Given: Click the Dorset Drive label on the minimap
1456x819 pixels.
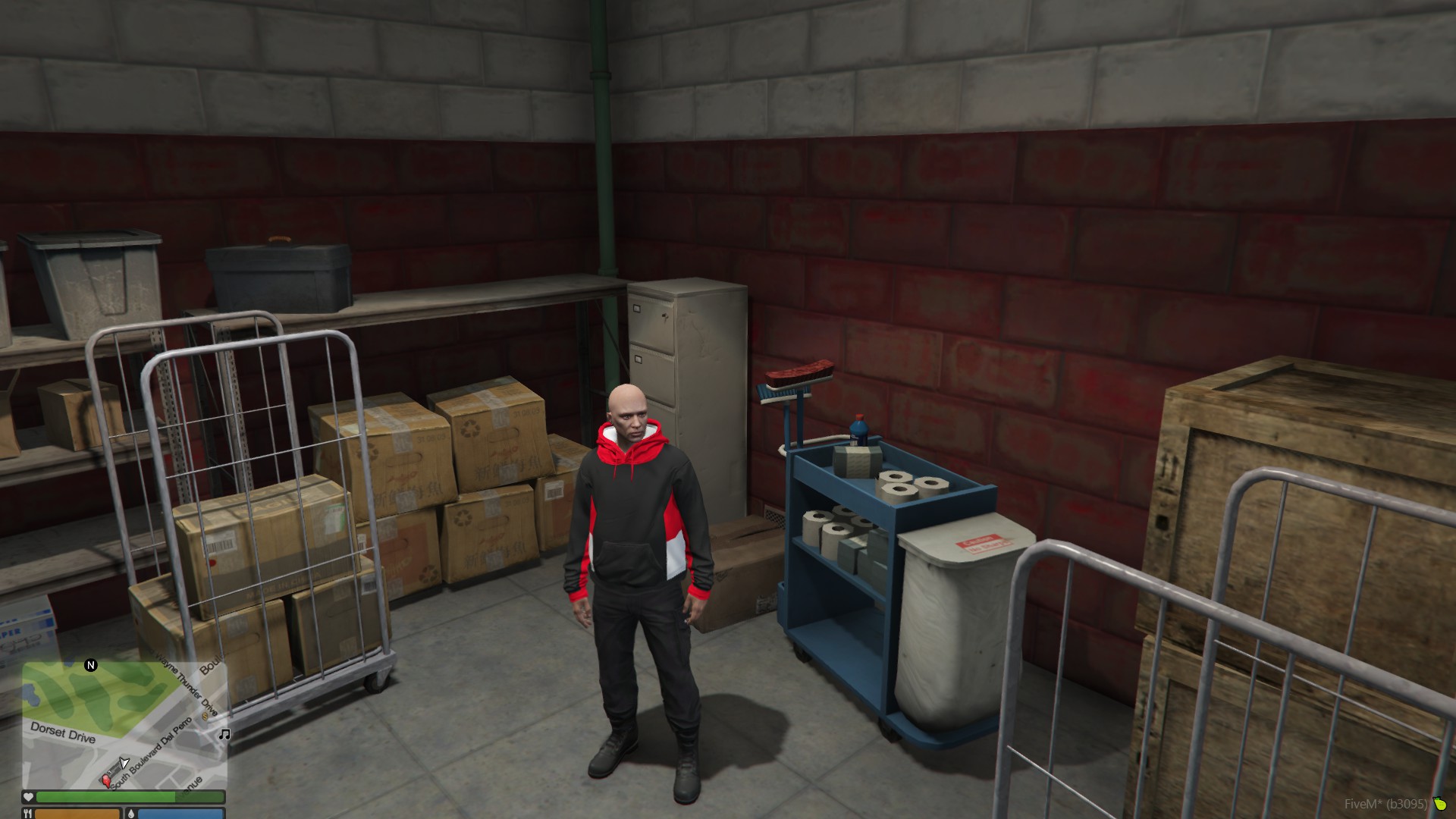Looking at the screenshot, I should click(x=63, y=733).
